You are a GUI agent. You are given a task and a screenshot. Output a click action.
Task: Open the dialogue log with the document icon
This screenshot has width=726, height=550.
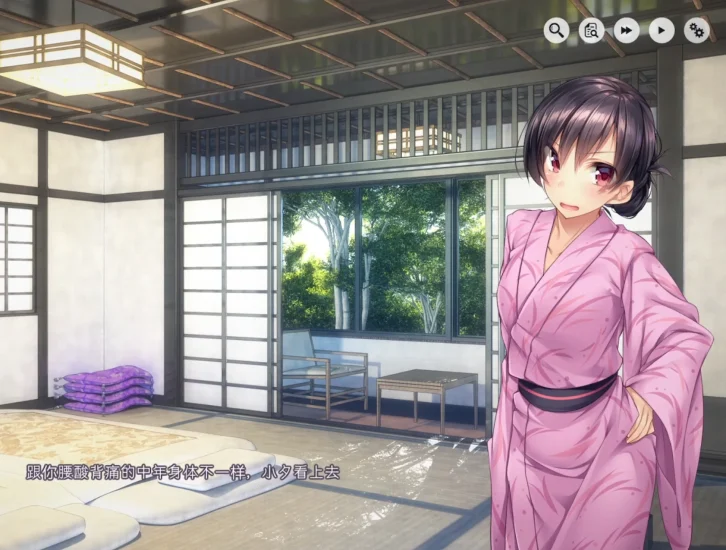coord(591,31)
